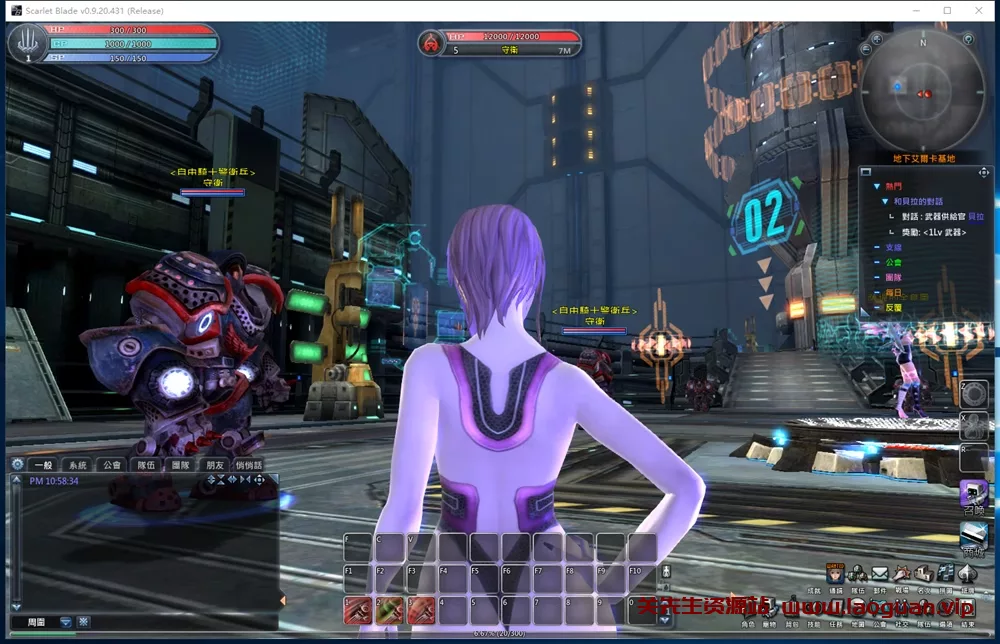
Task: Switch to the 朋友 chat tab
Action: coord(214,465)
